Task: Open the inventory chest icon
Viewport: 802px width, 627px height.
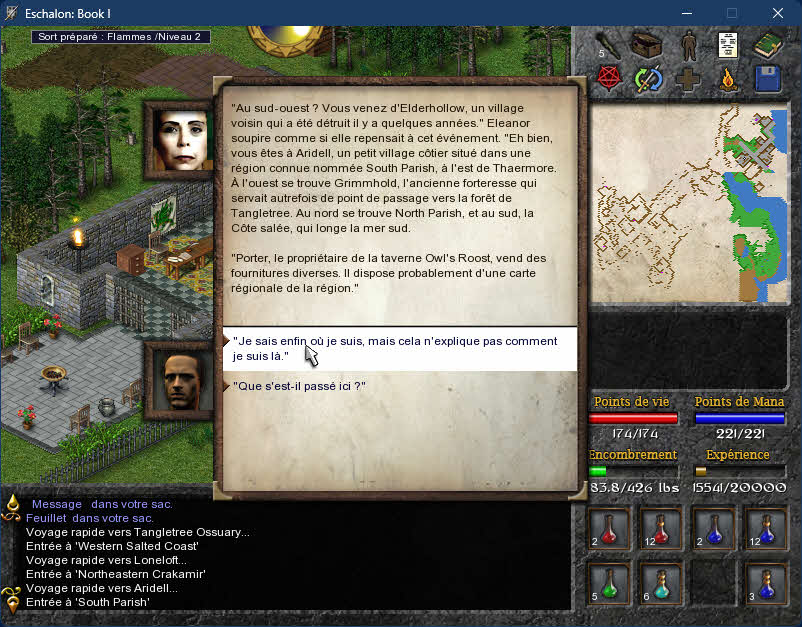Action: [647, 45]
